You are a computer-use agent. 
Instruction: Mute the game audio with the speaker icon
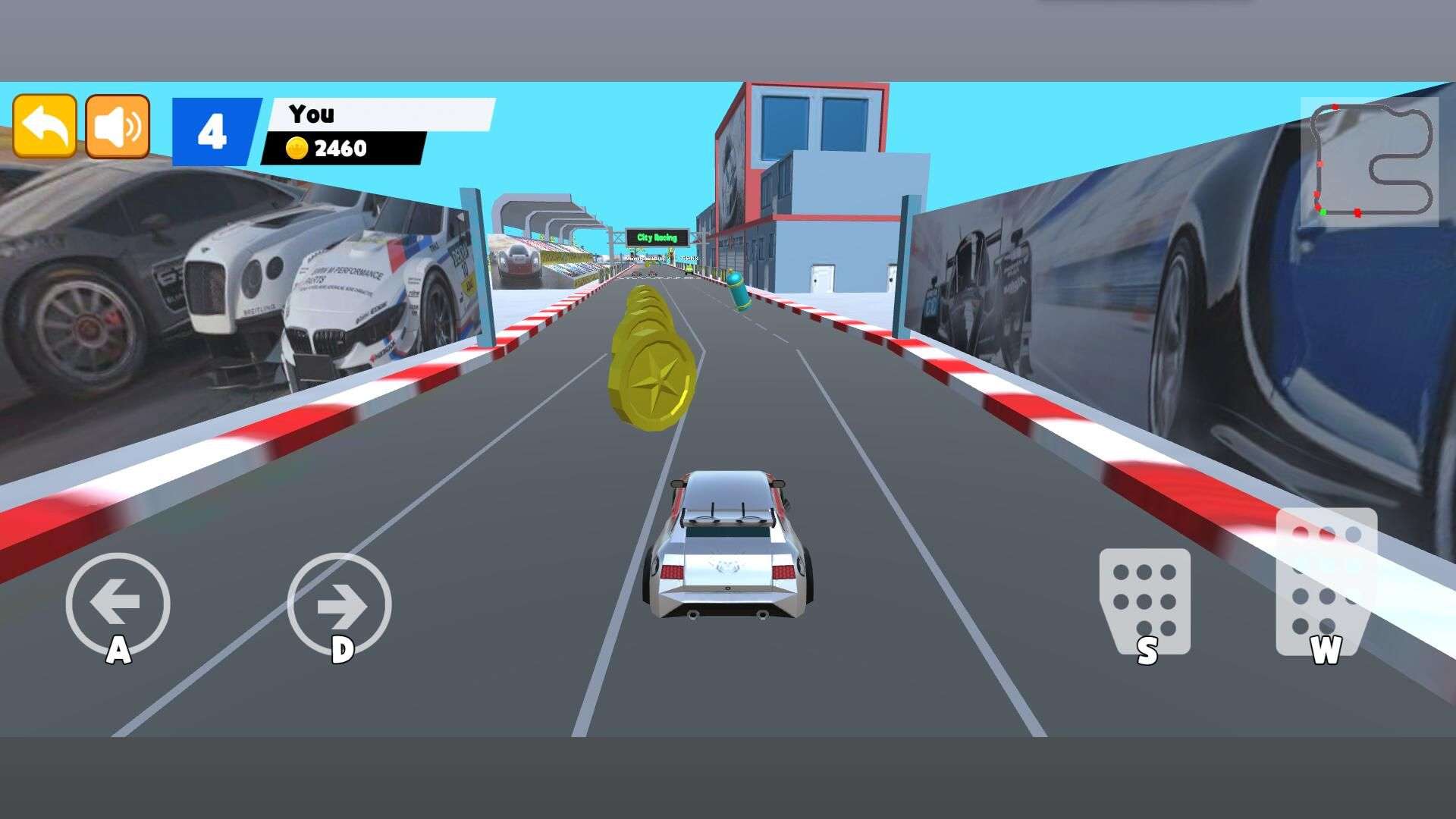click(118, 128)
